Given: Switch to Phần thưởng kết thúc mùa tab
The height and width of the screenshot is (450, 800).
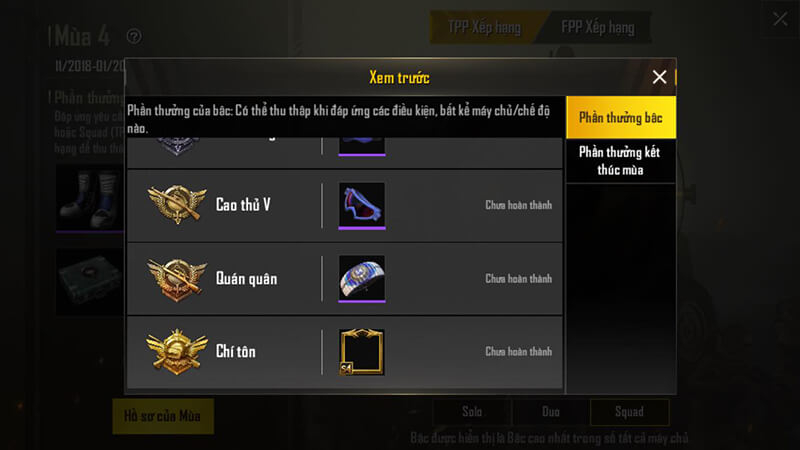Looking at the screenshot, I should point(620,161).
